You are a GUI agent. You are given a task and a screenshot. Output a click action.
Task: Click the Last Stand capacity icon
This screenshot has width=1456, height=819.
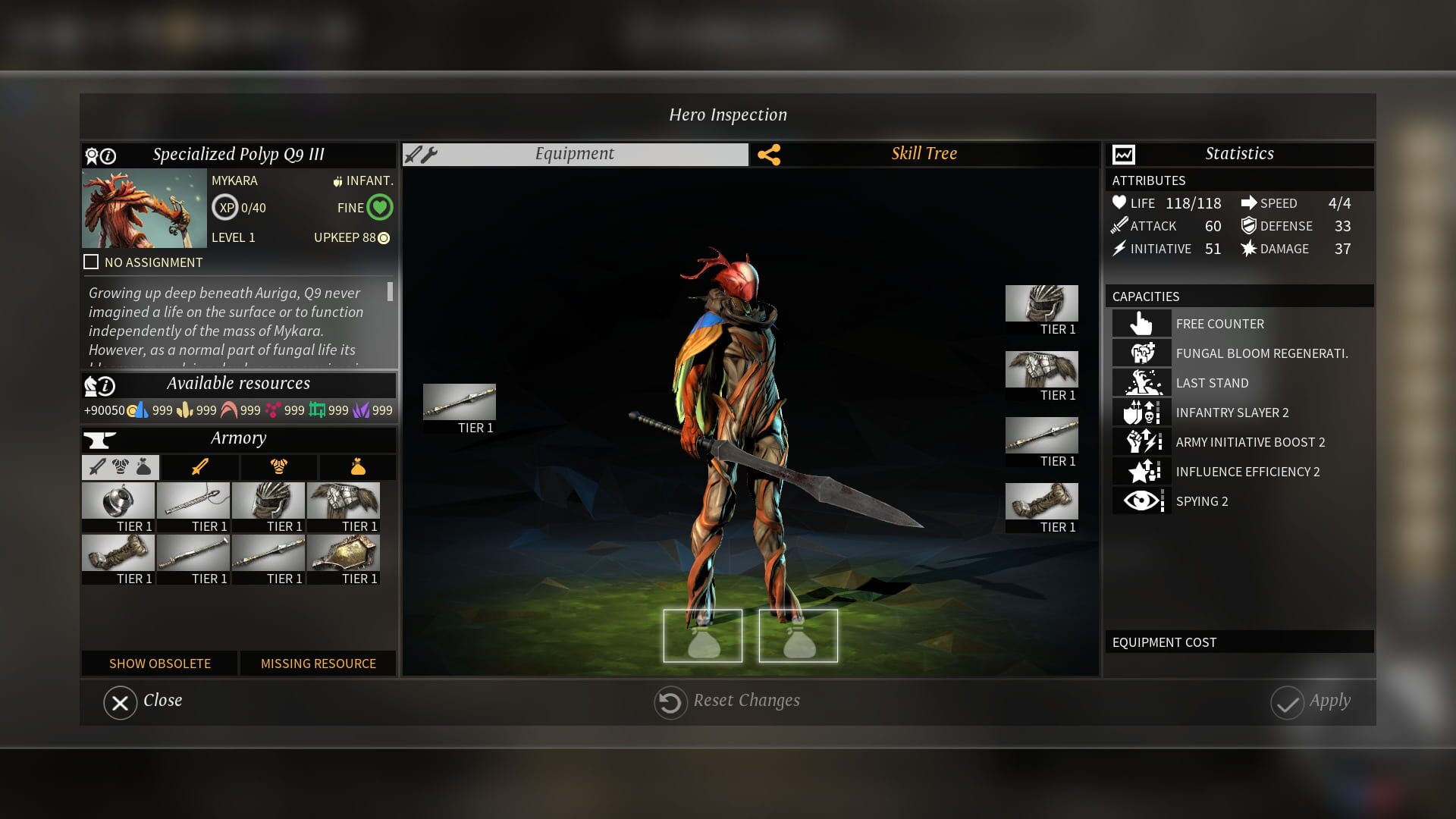point(1141,382)
